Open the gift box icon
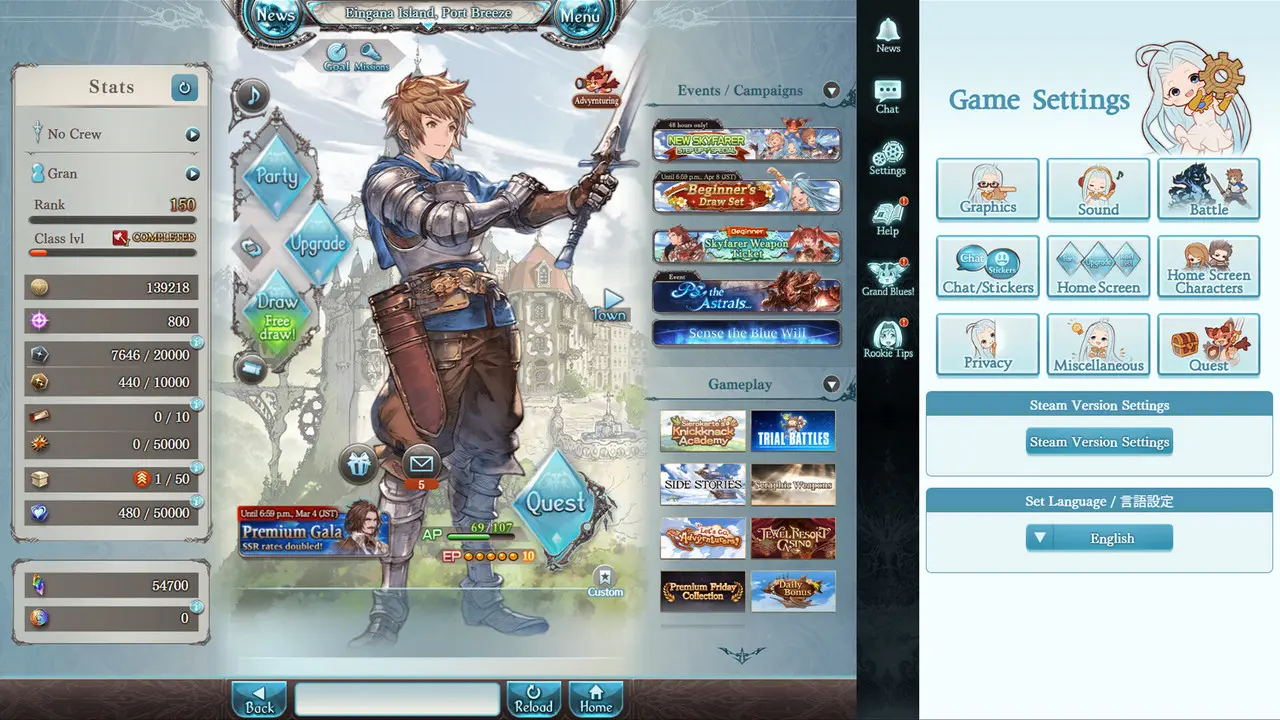 [x=358, y=464]
